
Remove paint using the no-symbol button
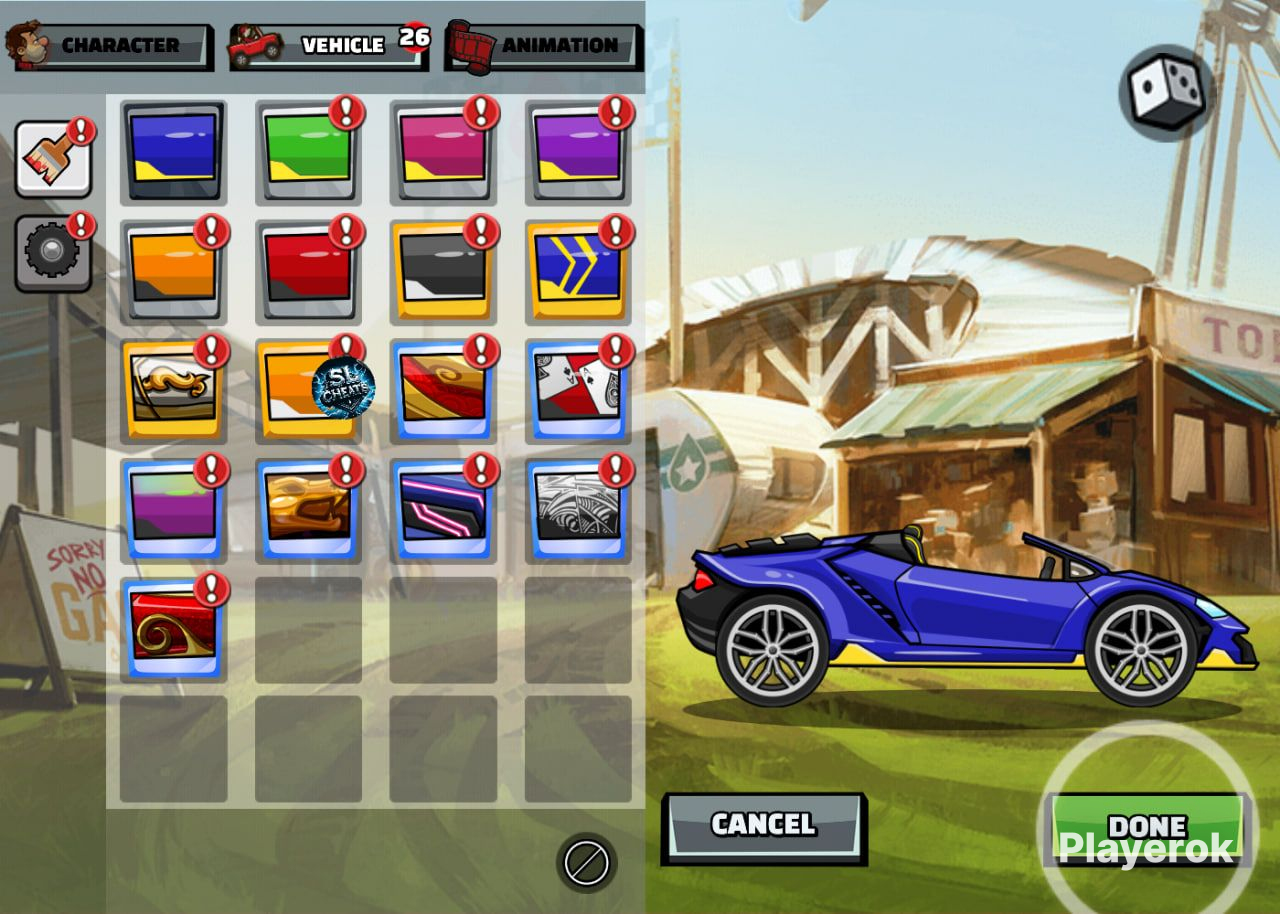pyautogui.click(x=586, y=862)
